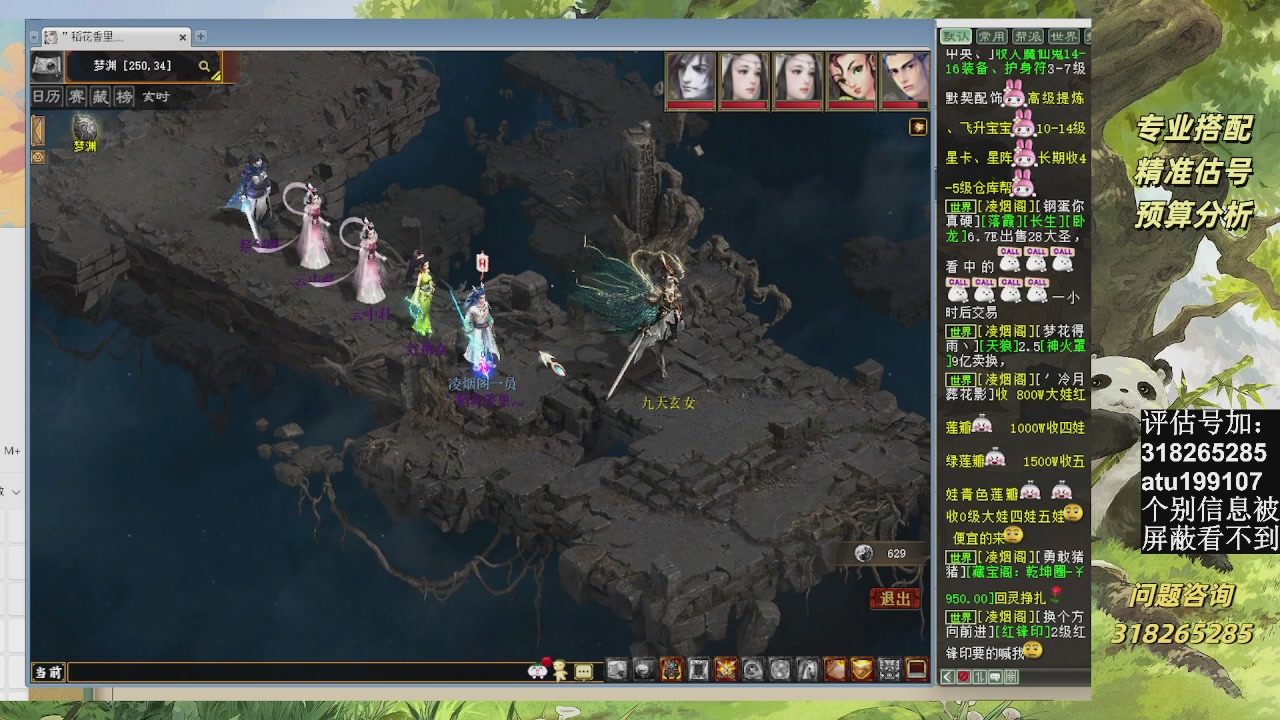Open the world map scroll icon

coord(46,66)
